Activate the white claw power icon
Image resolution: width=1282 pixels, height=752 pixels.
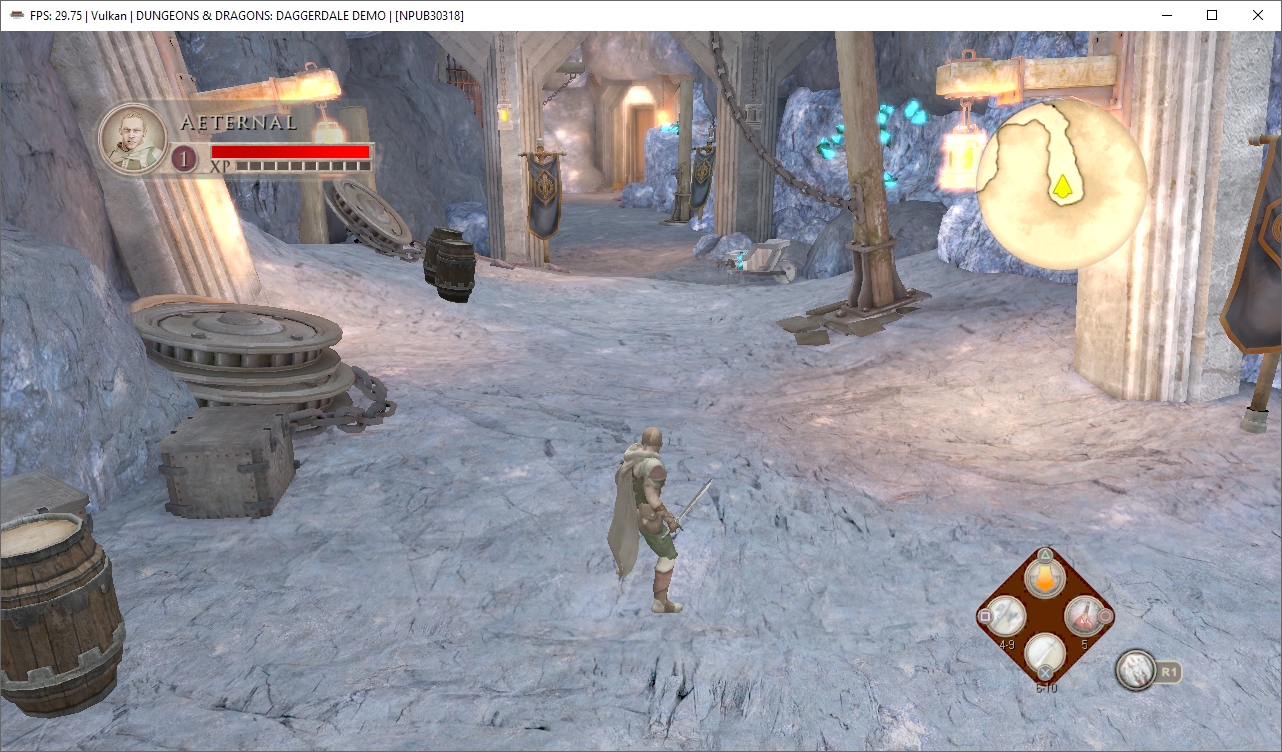(x=1136, y=670)
